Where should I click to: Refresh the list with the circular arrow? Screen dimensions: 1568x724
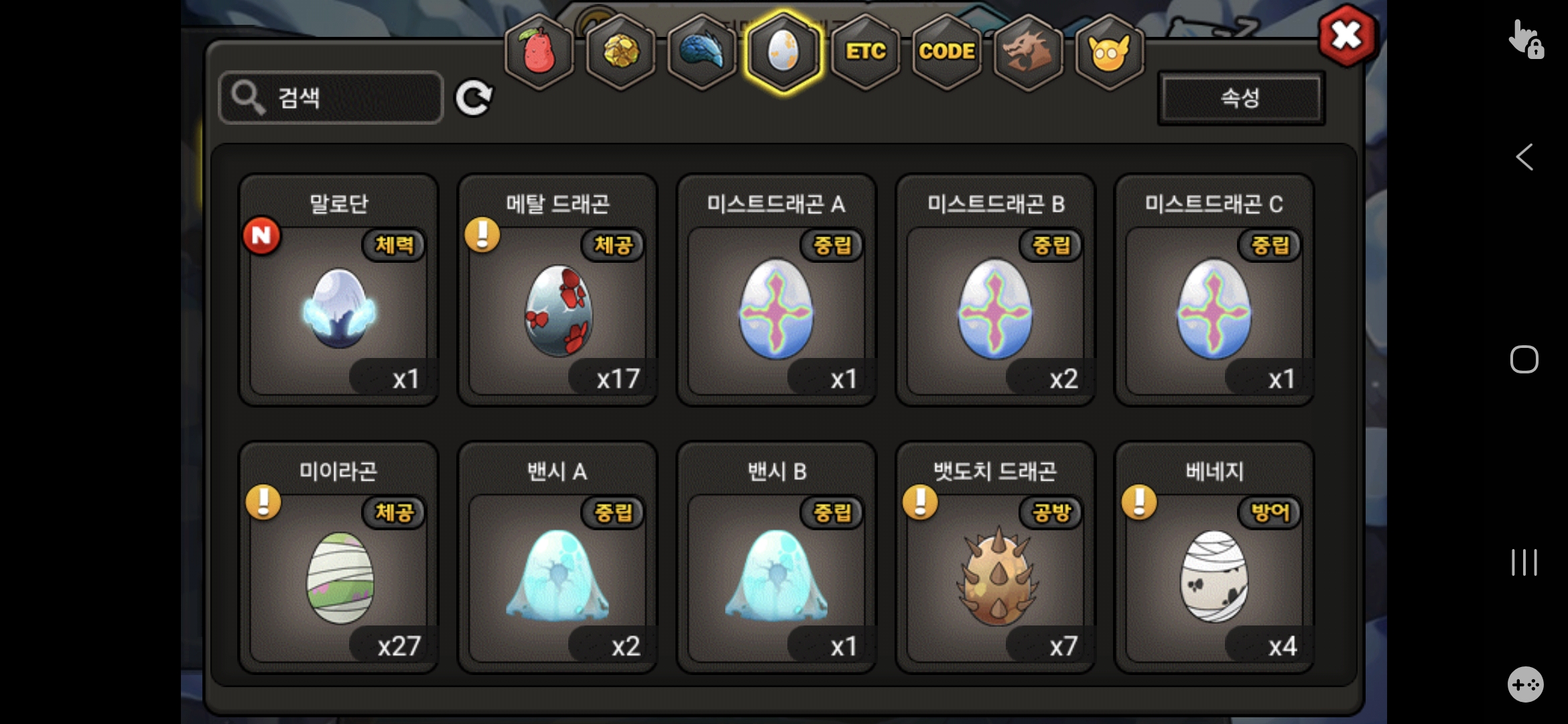(474, 98)
